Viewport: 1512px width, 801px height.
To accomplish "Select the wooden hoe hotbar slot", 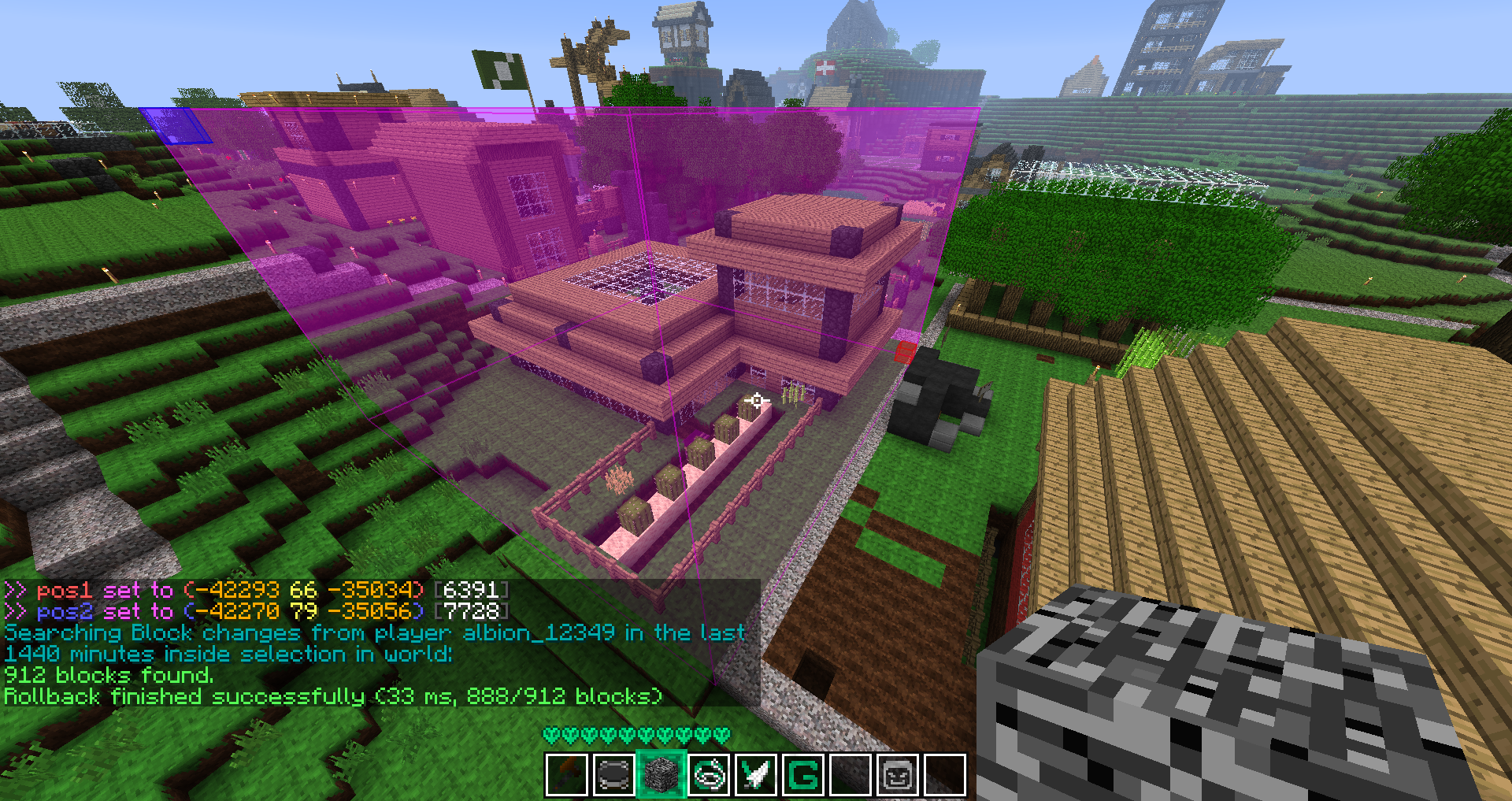I will click(x=567, y=775).
